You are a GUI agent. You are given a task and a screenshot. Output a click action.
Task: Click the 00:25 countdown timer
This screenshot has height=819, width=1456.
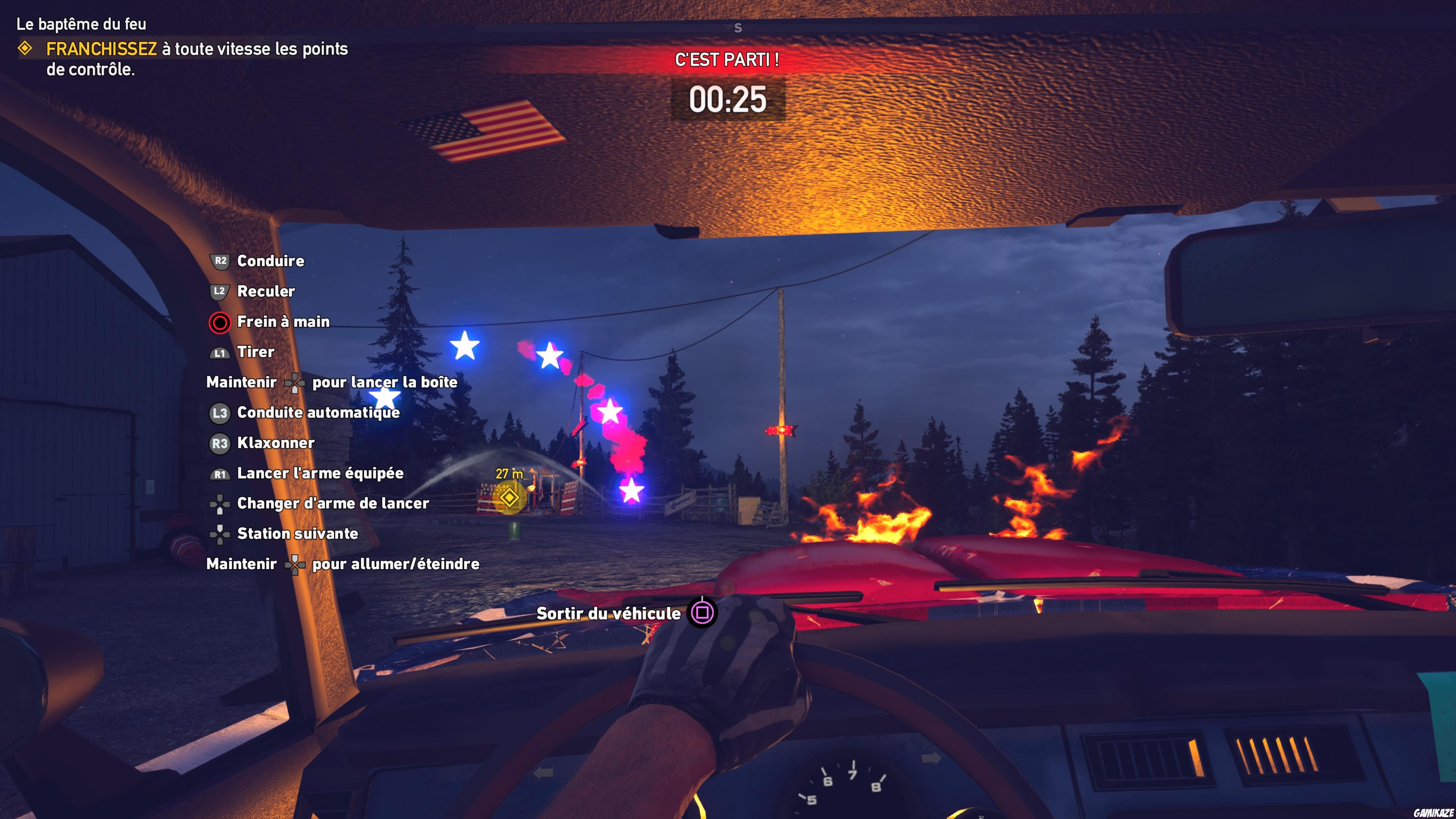(728, 100)
